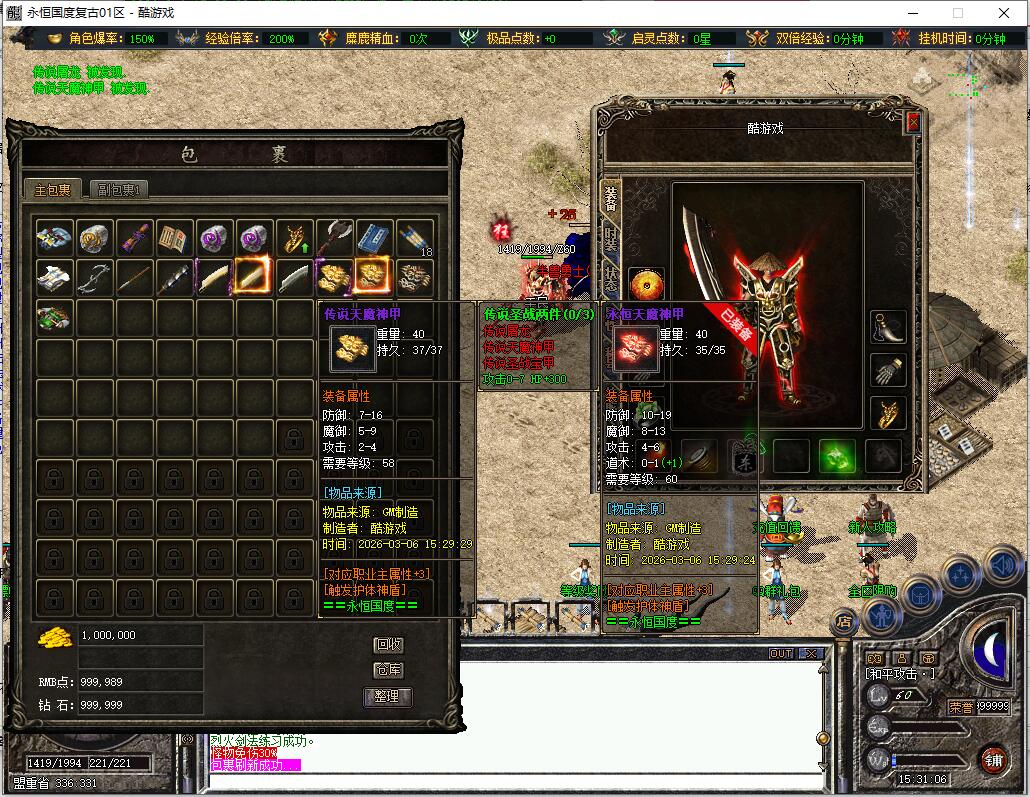The image size is (1030, 797).
Task: Click the OUT button above chat box
Action: (780, 653)
